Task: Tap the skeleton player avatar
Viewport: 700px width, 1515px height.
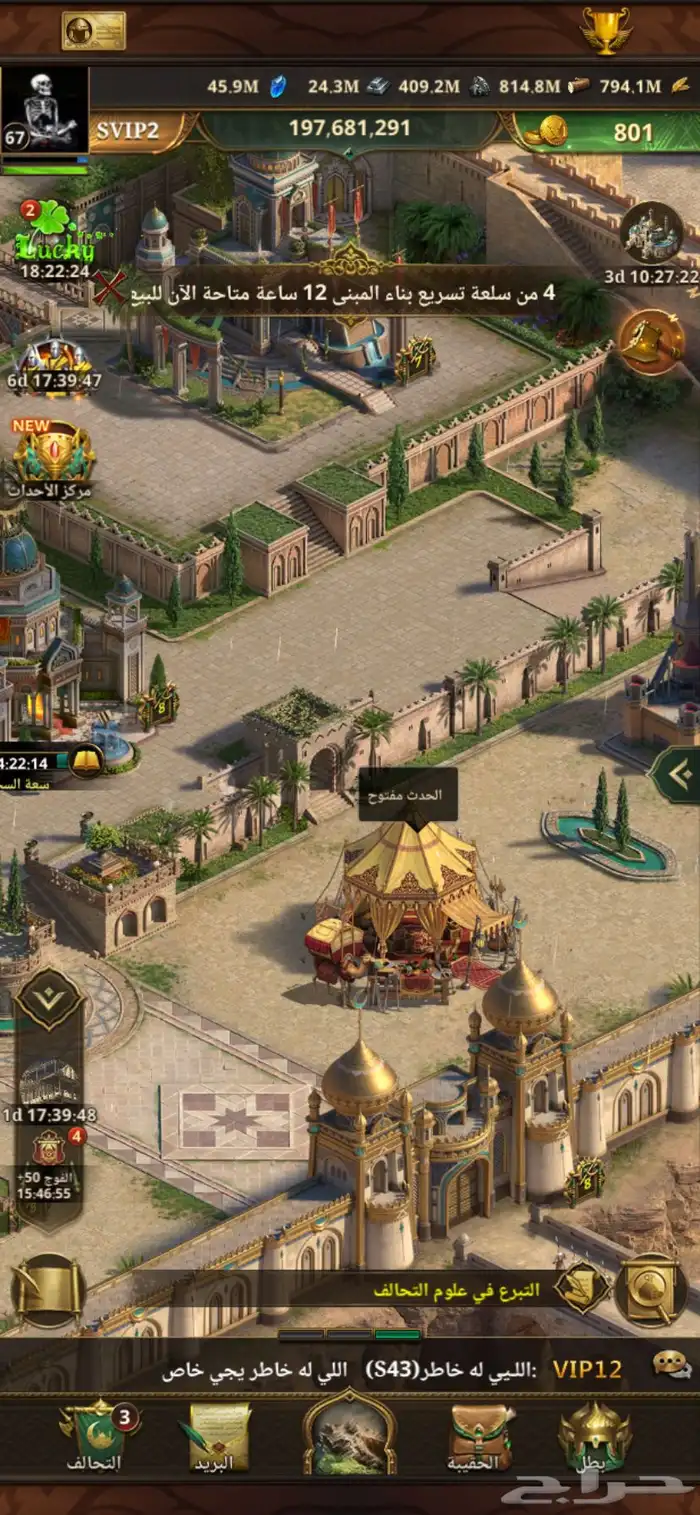Action: click(x=45, y=112)
